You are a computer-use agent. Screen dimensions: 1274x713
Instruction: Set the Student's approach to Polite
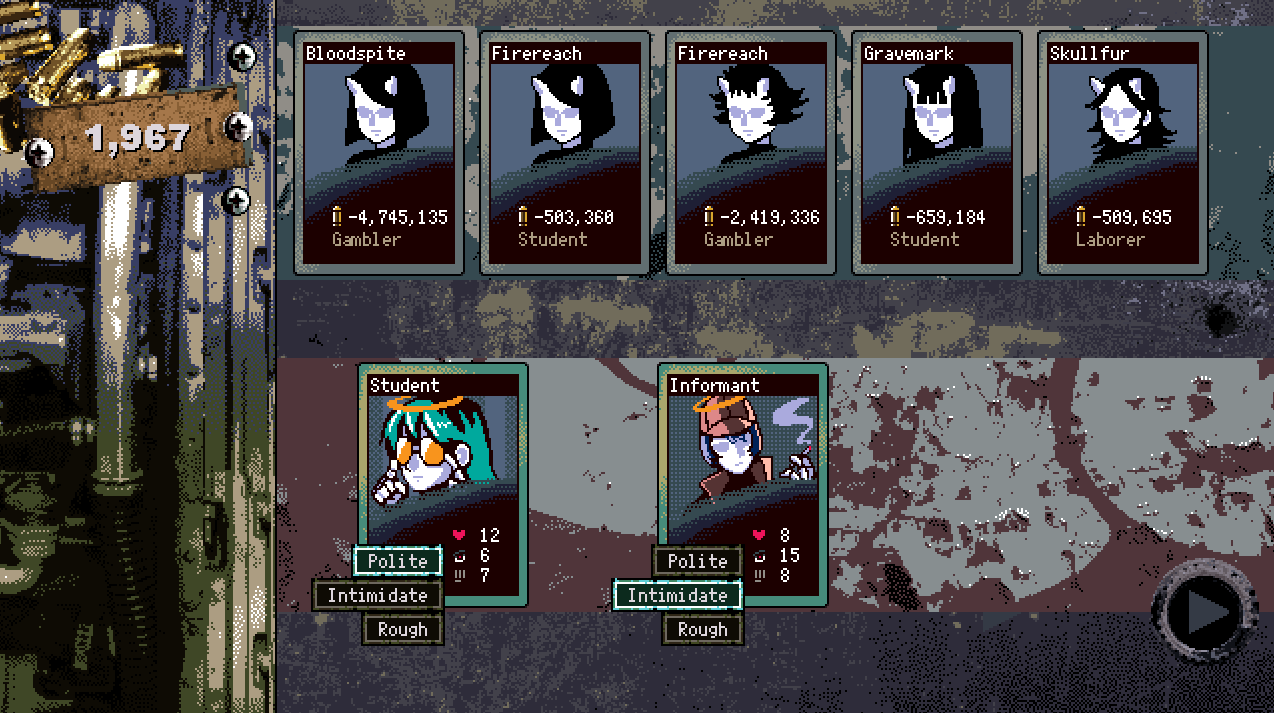398,561
